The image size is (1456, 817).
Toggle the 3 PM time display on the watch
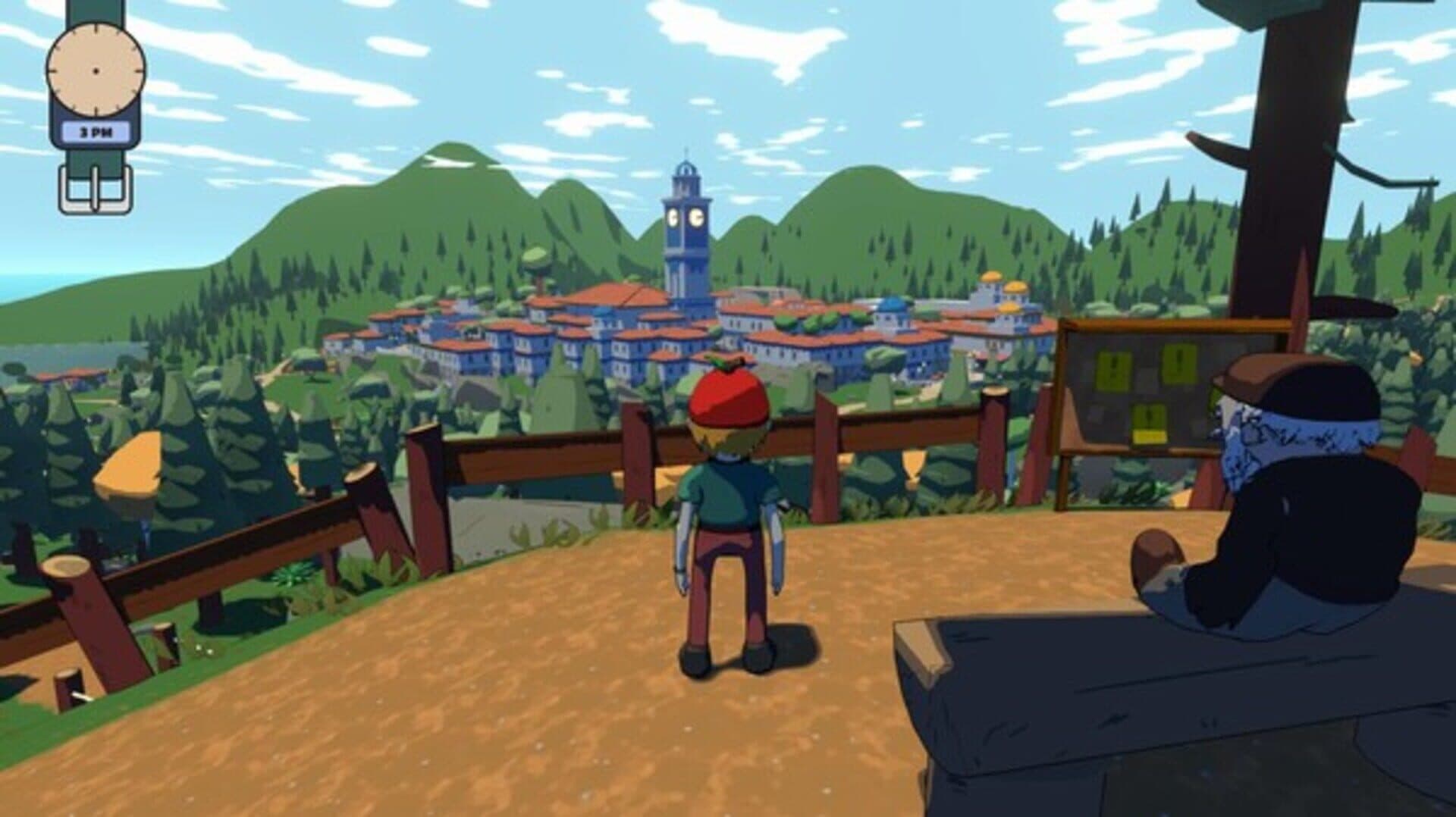tap(96, 130)
